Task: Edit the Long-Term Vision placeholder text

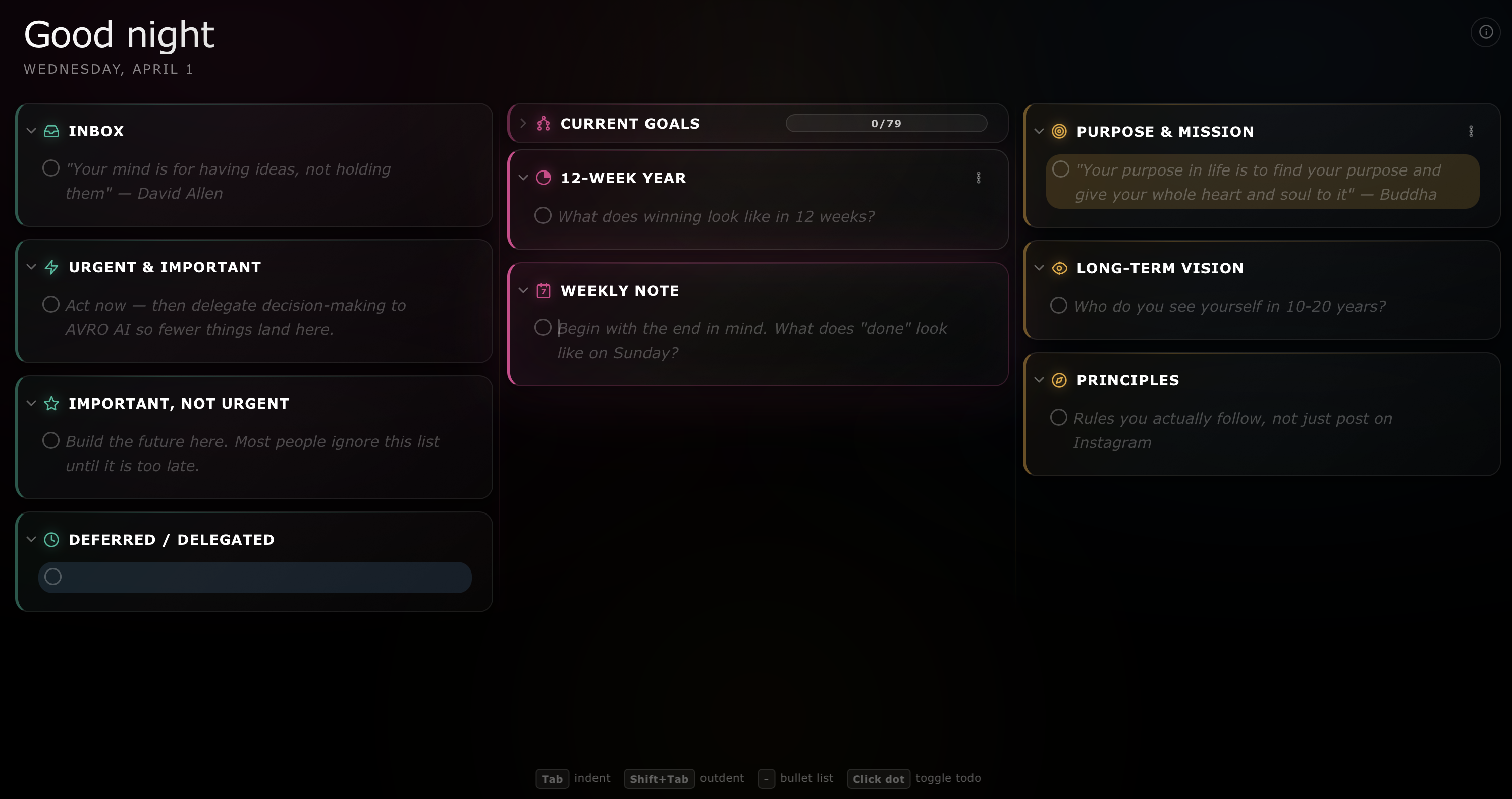Action: 1229,306
